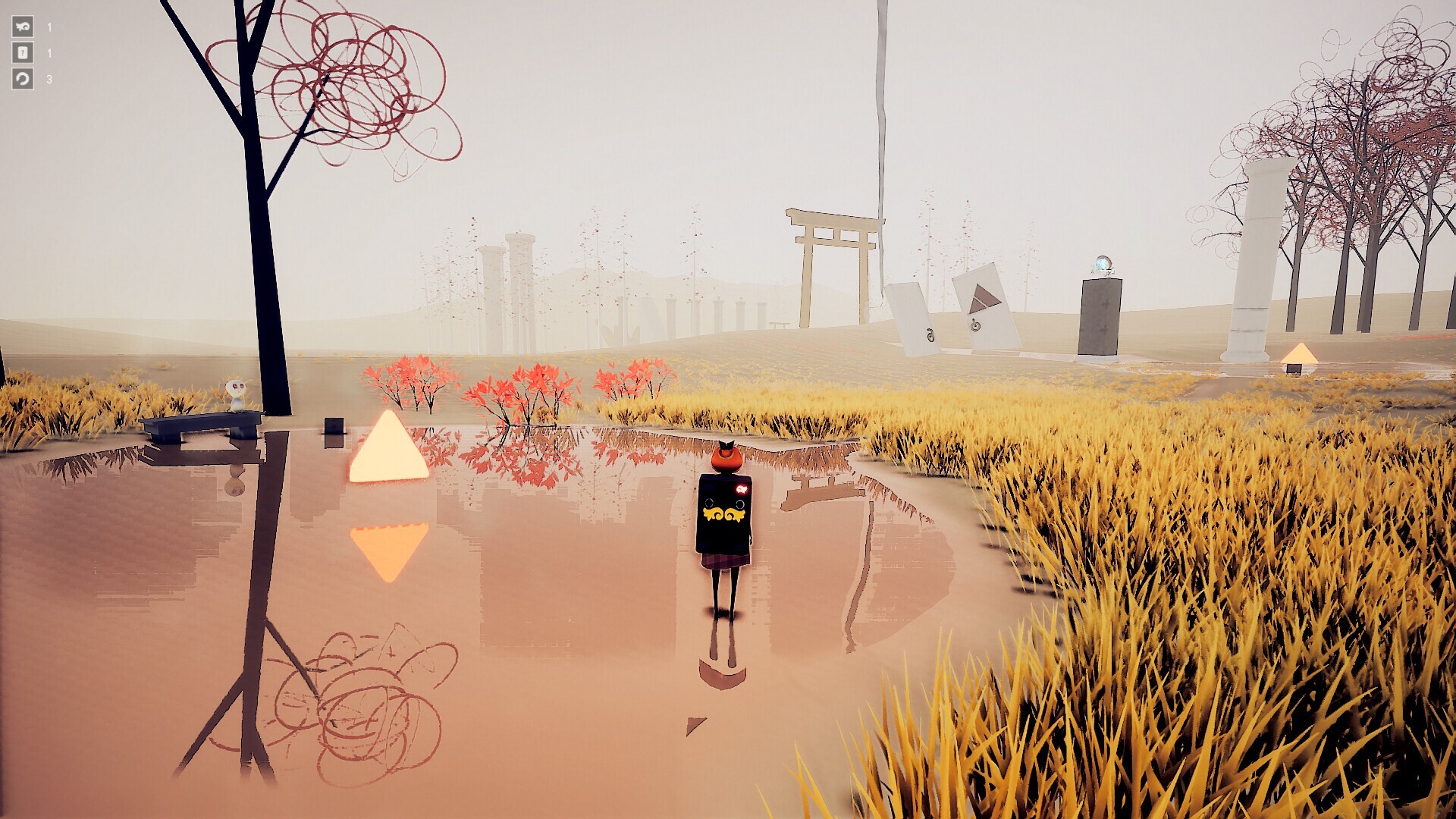Open the mystery card inventory icon

point(22,53)
